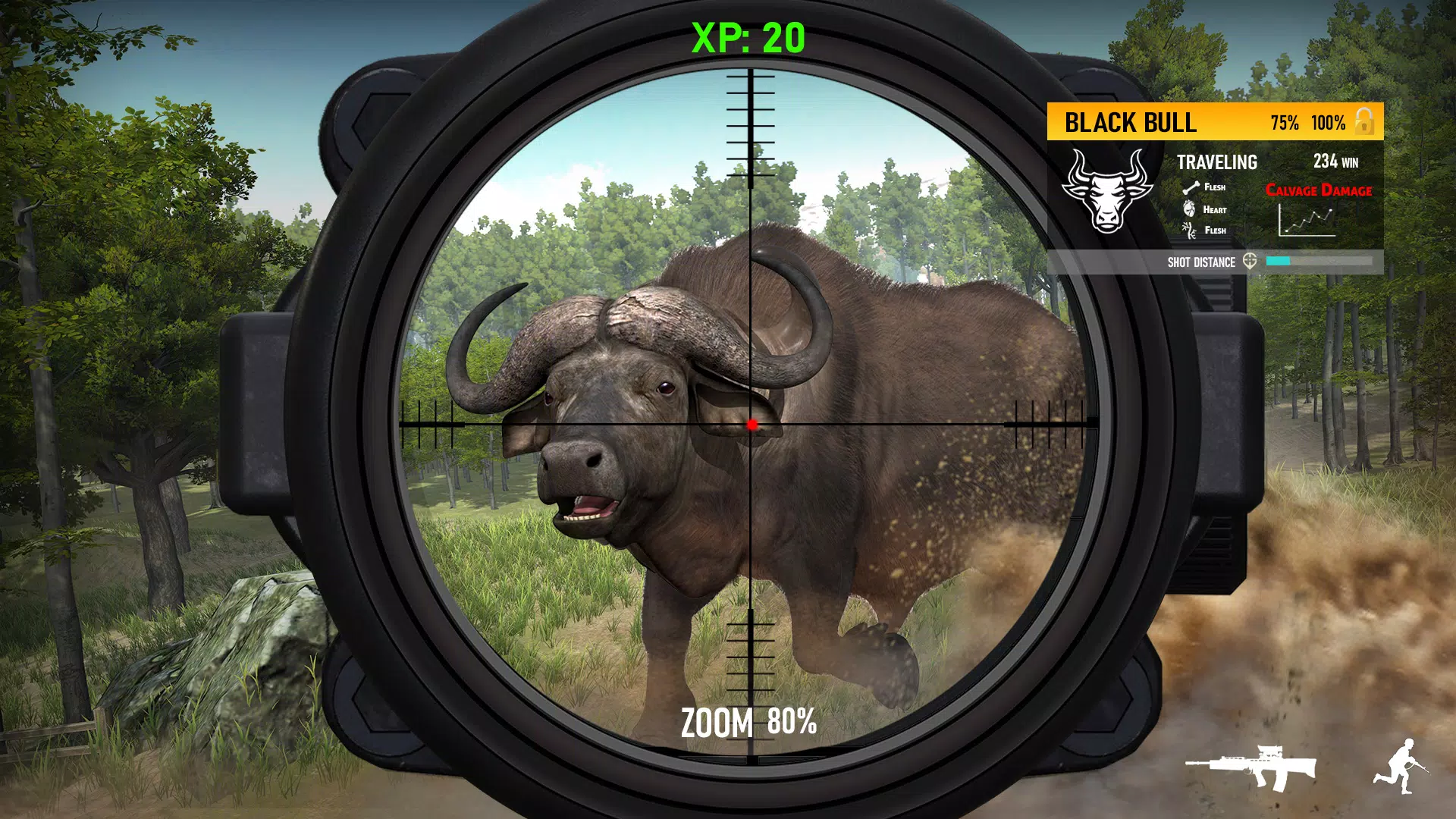The height and width of the screenshot is (819, 1456).
Task: Tap the running soldier icon
Action: click(x=1400, y=767)
